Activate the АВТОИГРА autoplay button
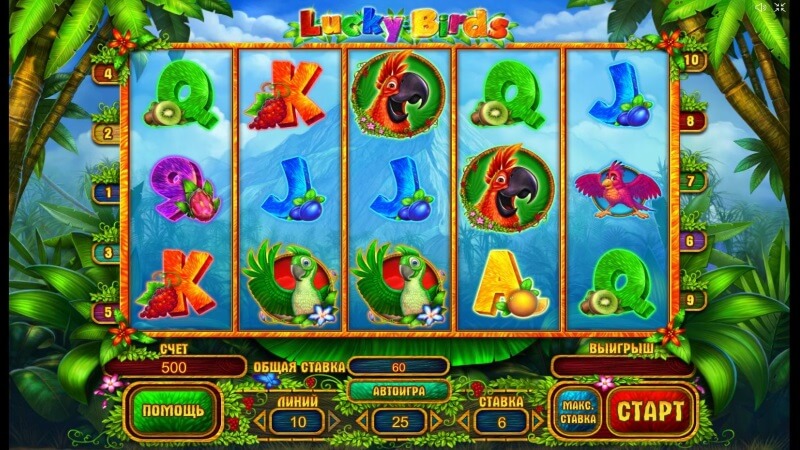This screenshot has height=450, width=800. pos(397,391)
